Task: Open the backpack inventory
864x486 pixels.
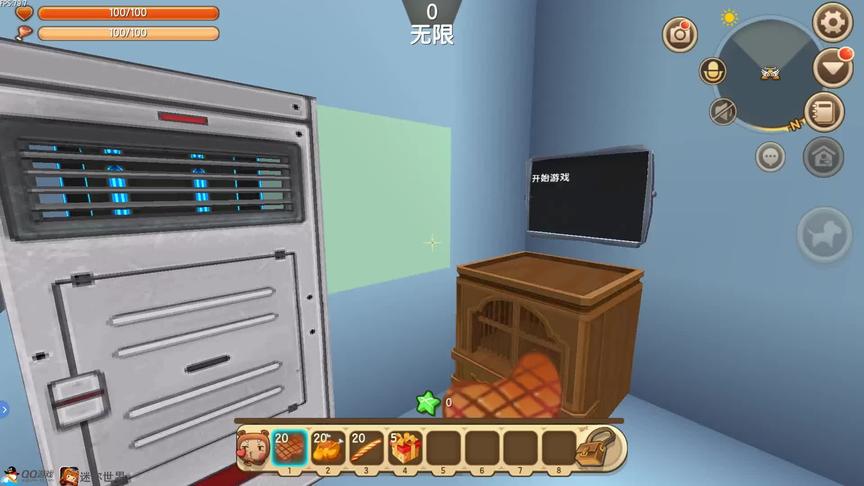Action: (601, 446)
